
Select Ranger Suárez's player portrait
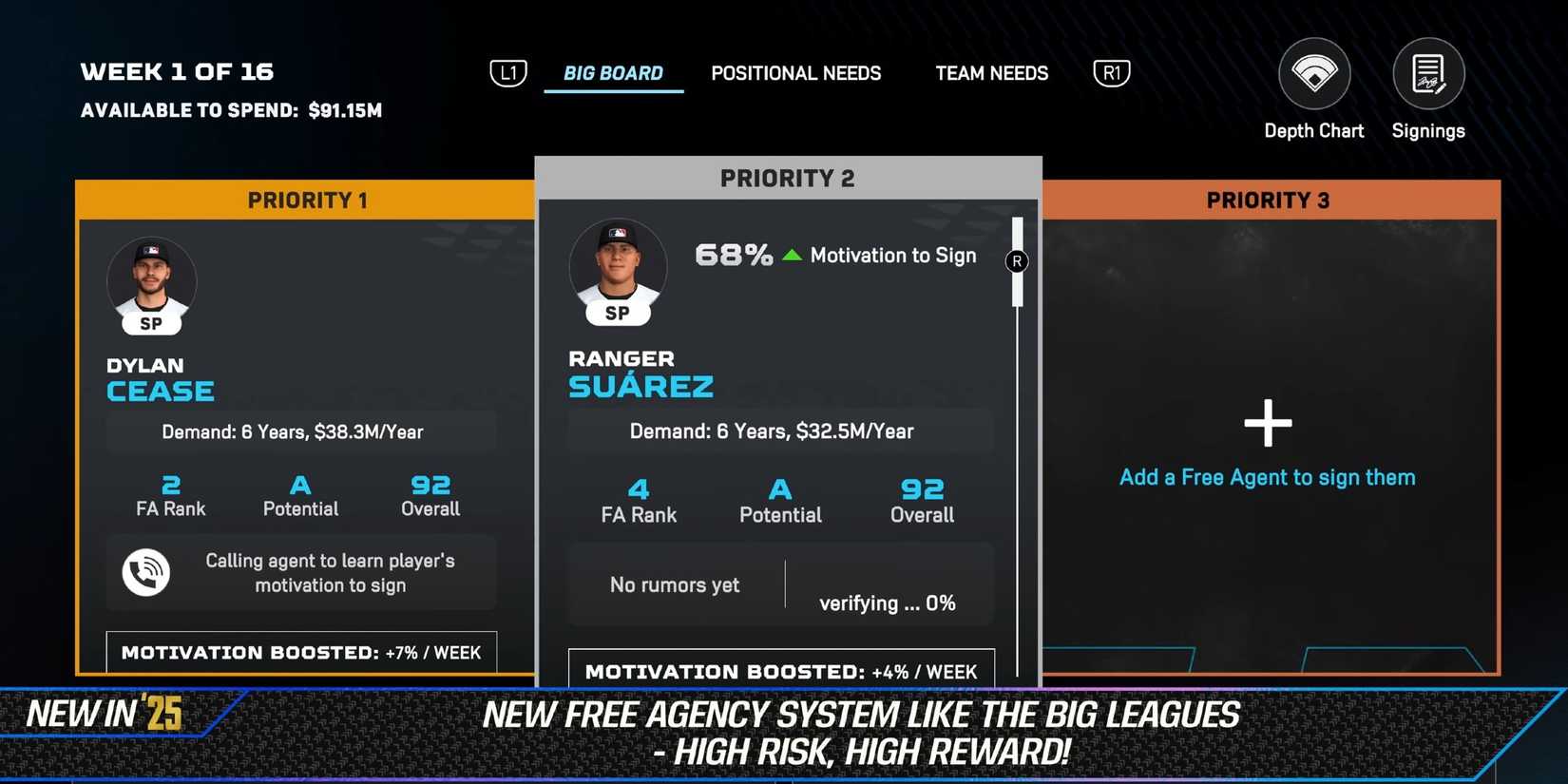click(618, 268)
